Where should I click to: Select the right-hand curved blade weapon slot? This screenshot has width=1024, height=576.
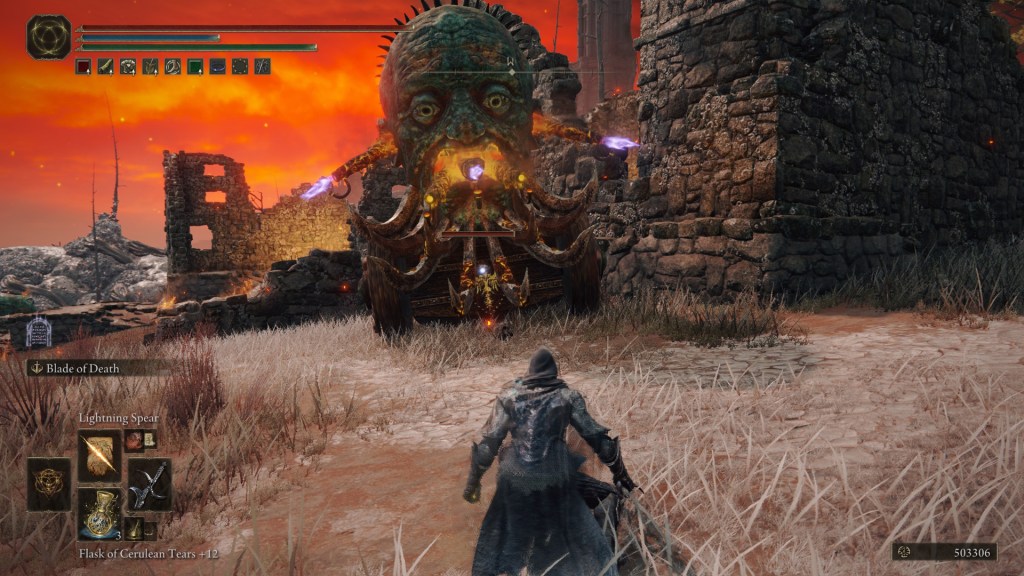click(149, 484)
